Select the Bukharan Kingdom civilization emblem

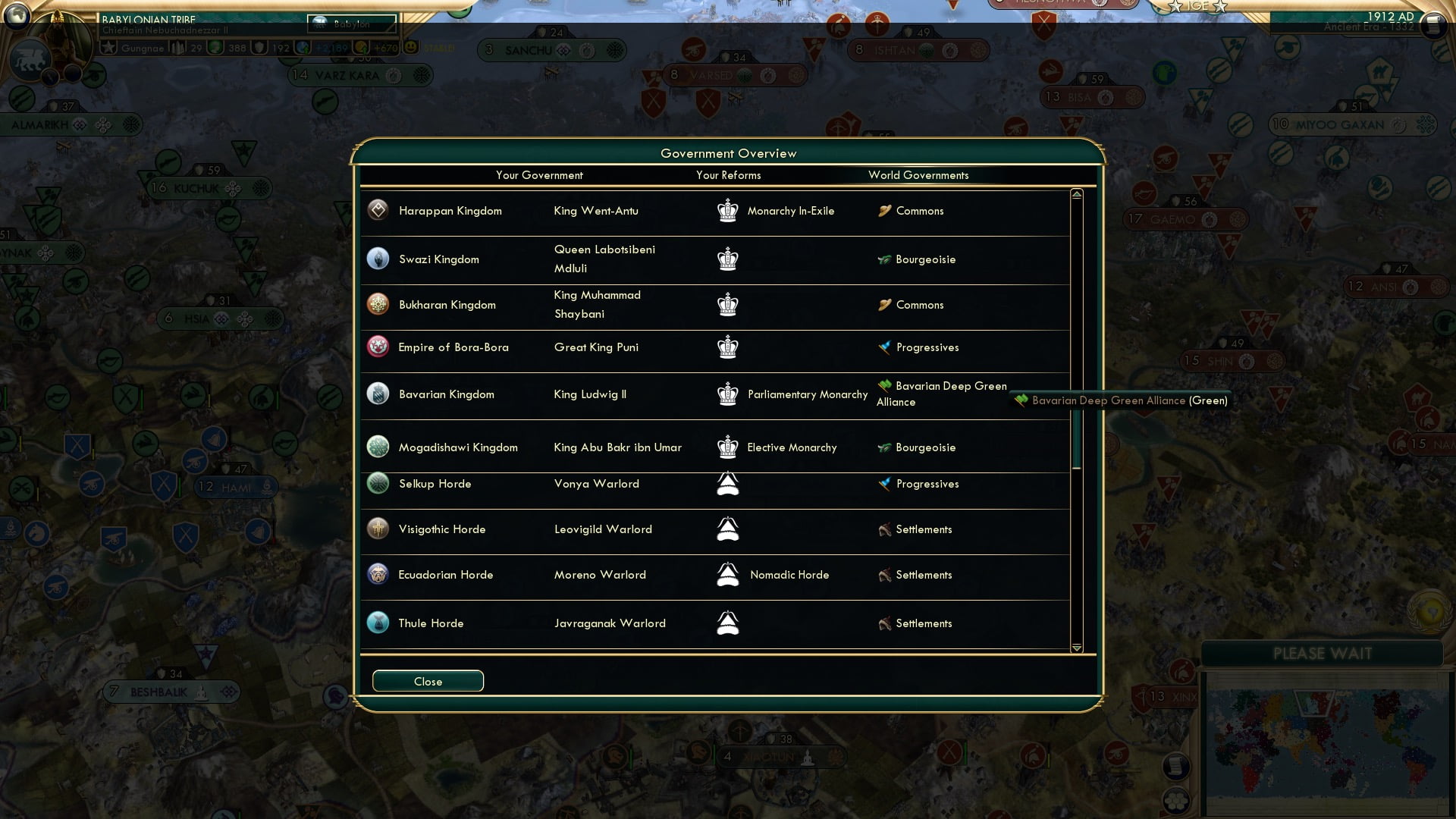[377, 304]
